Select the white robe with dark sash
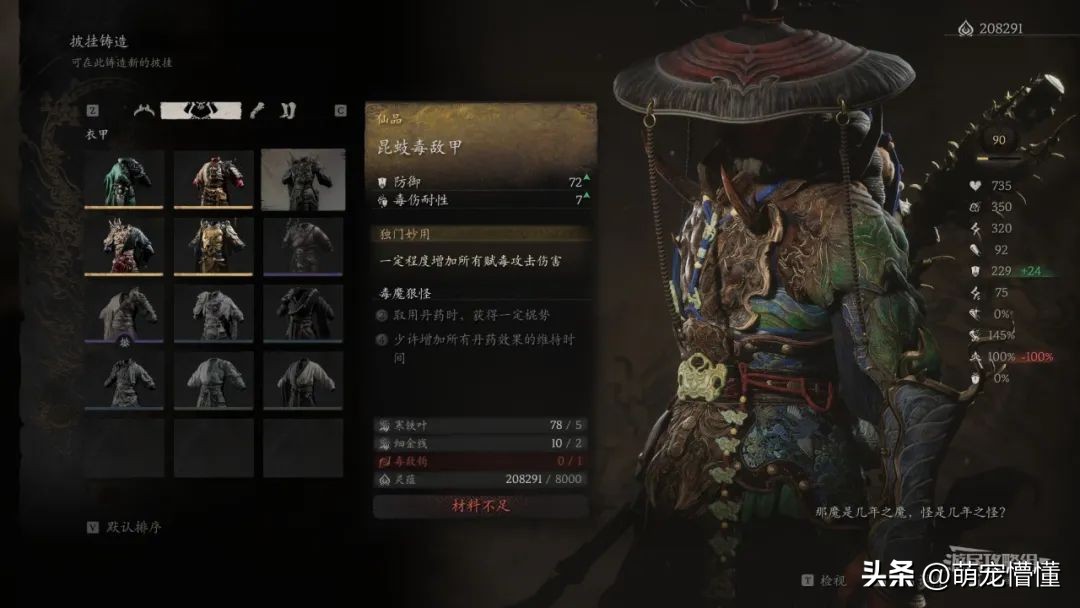Viewport: 1080px width, 608px height. coord(303,381)
